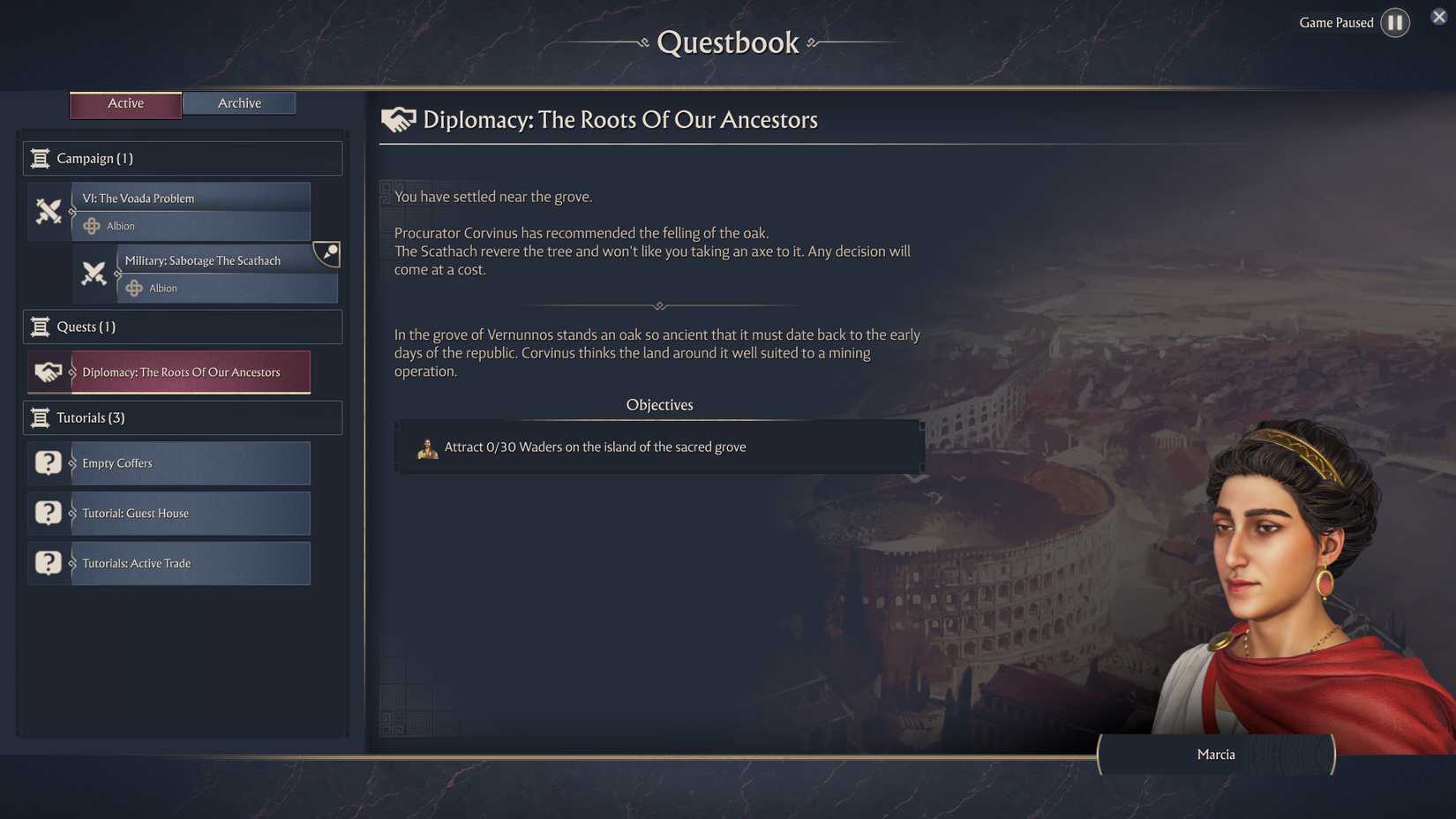Click the Marcia nameplate

pyautogui.click(x=1216, y=755)
